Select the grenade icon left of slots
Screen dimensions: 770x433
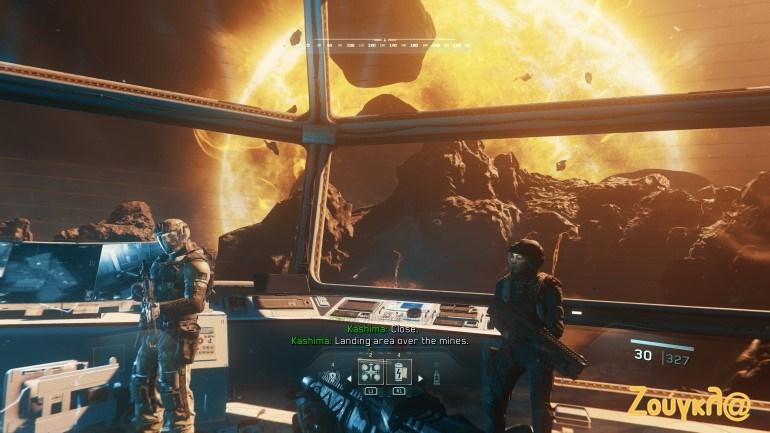(x=334, y=375)
